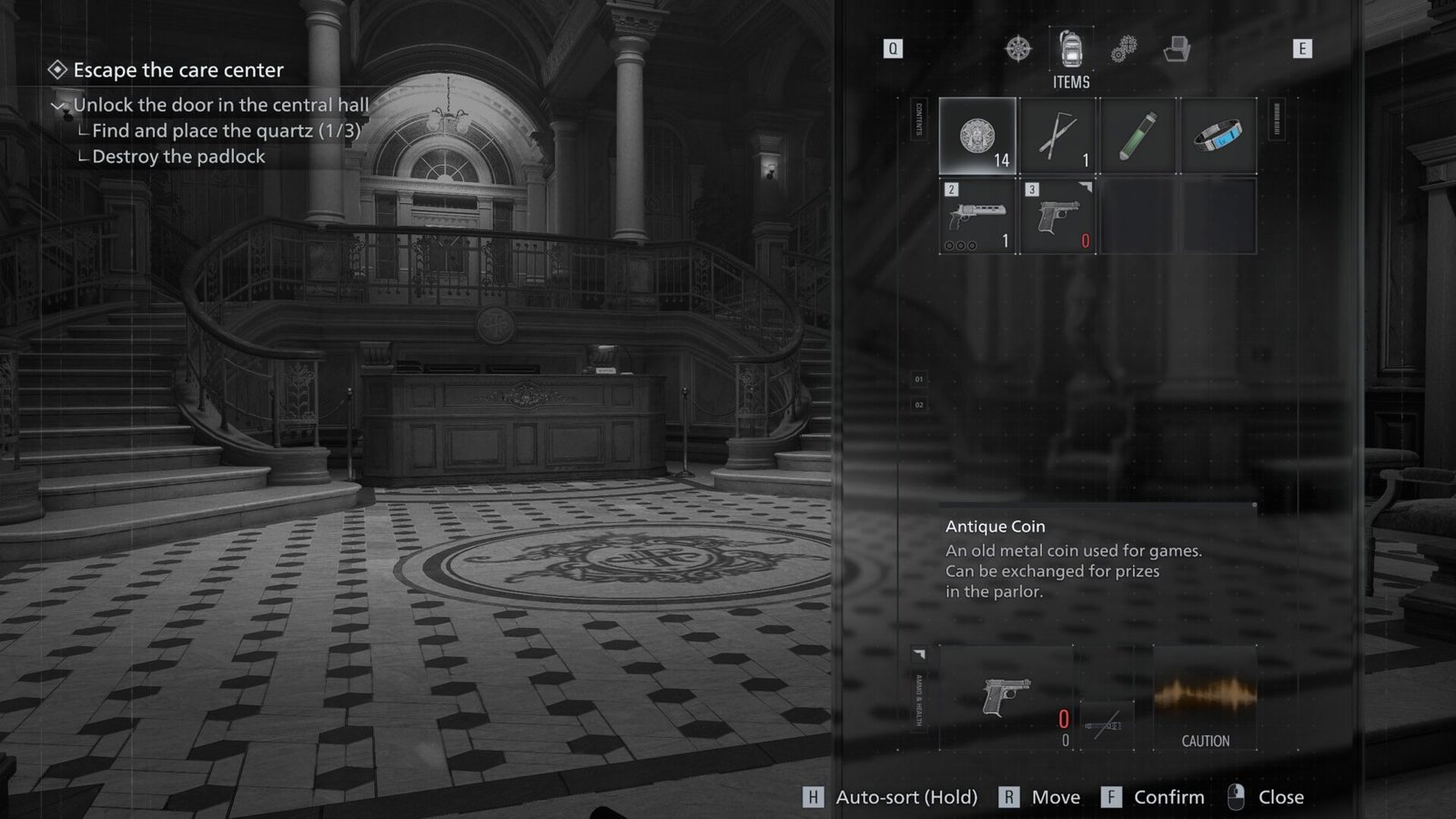
Task: Click the equipped pistol in ammo panel
Action: 1006,697
